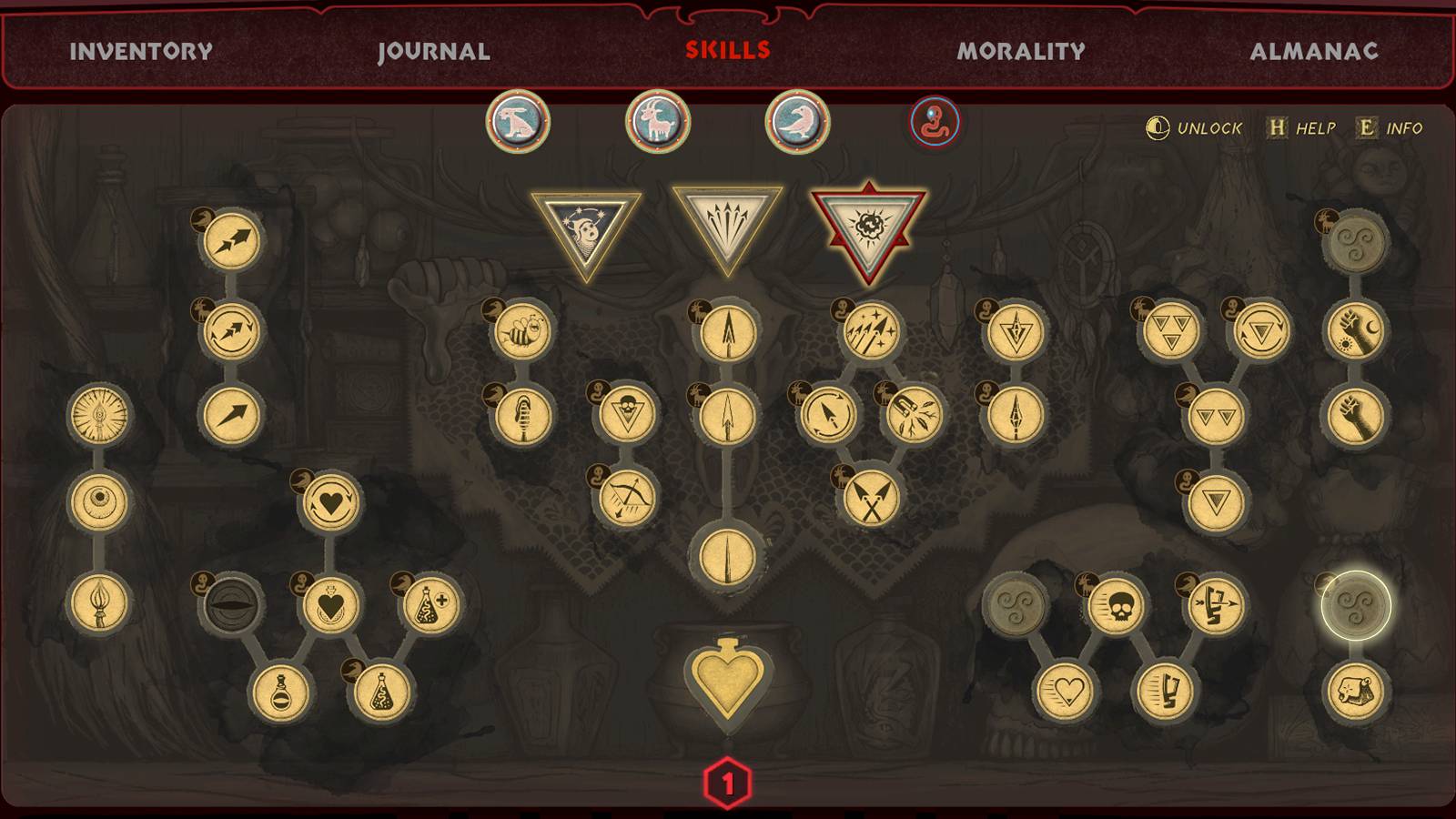The width and height of the screenshot is (1456, 819).
Task: Click the Unlock button
Action: (x=1194, y=129)
